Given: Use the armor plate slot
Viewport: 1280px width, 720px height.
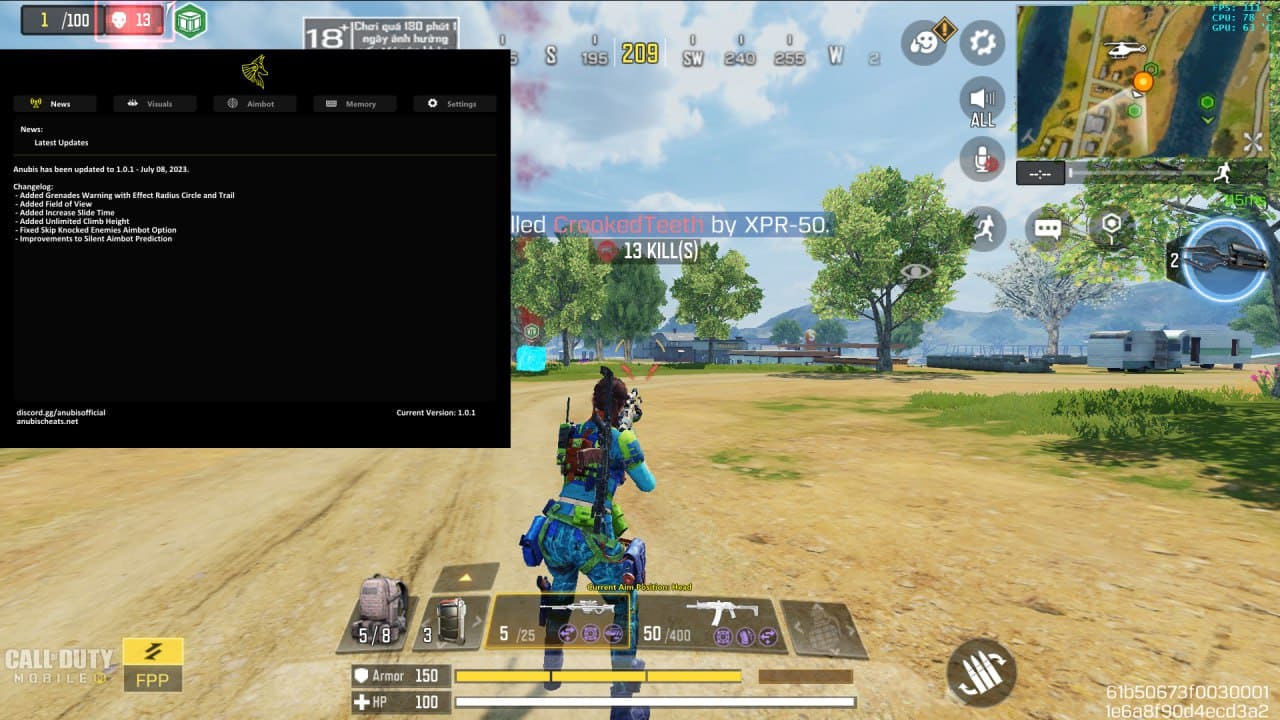Looking at the screenshot, I should click(451, 622).
